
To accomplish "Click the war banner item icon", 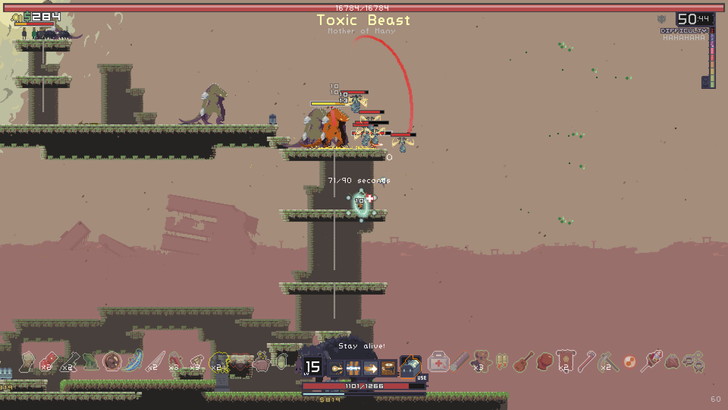I will tap(565, 361).
